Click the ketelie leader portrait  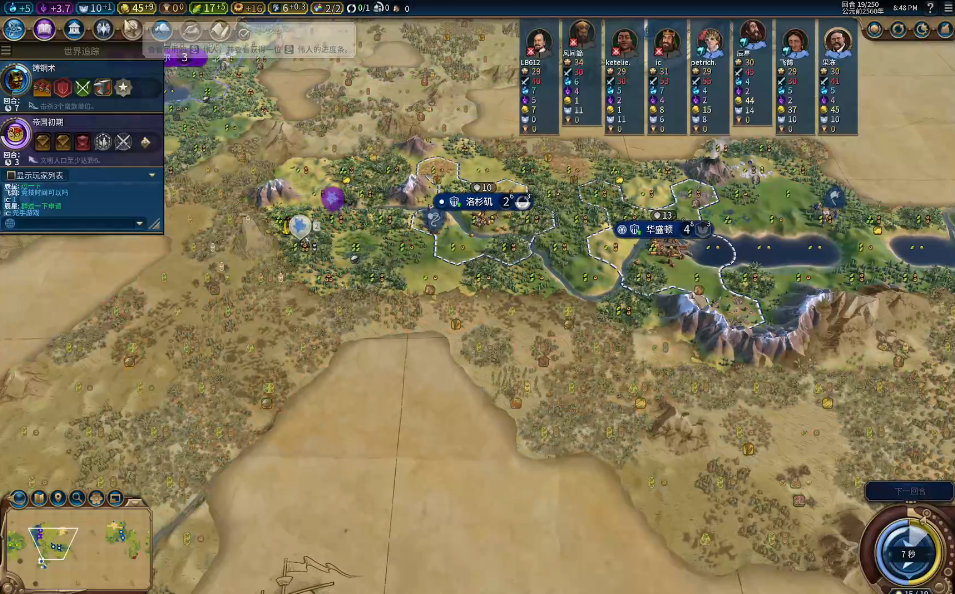tap(624, 43)
